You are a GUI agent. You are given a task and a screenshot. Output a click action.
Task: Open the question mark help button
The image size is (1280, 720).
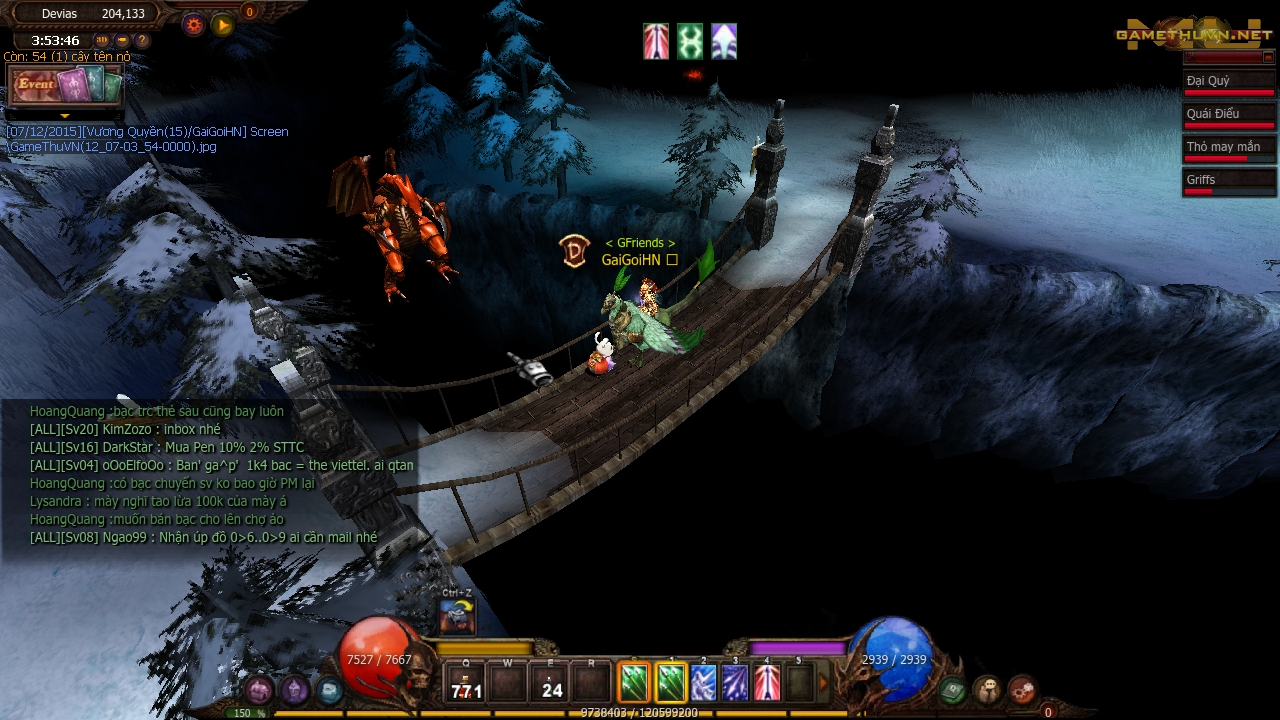point(142,41)
